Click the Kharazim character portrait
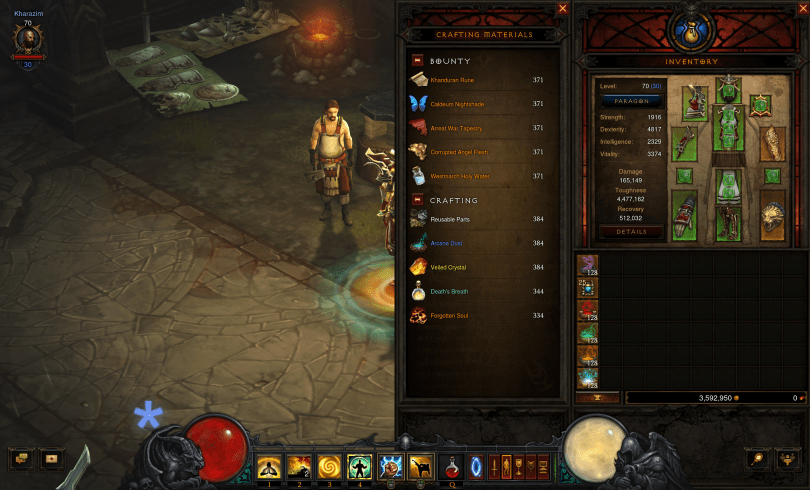 click(x=25, y=40)
